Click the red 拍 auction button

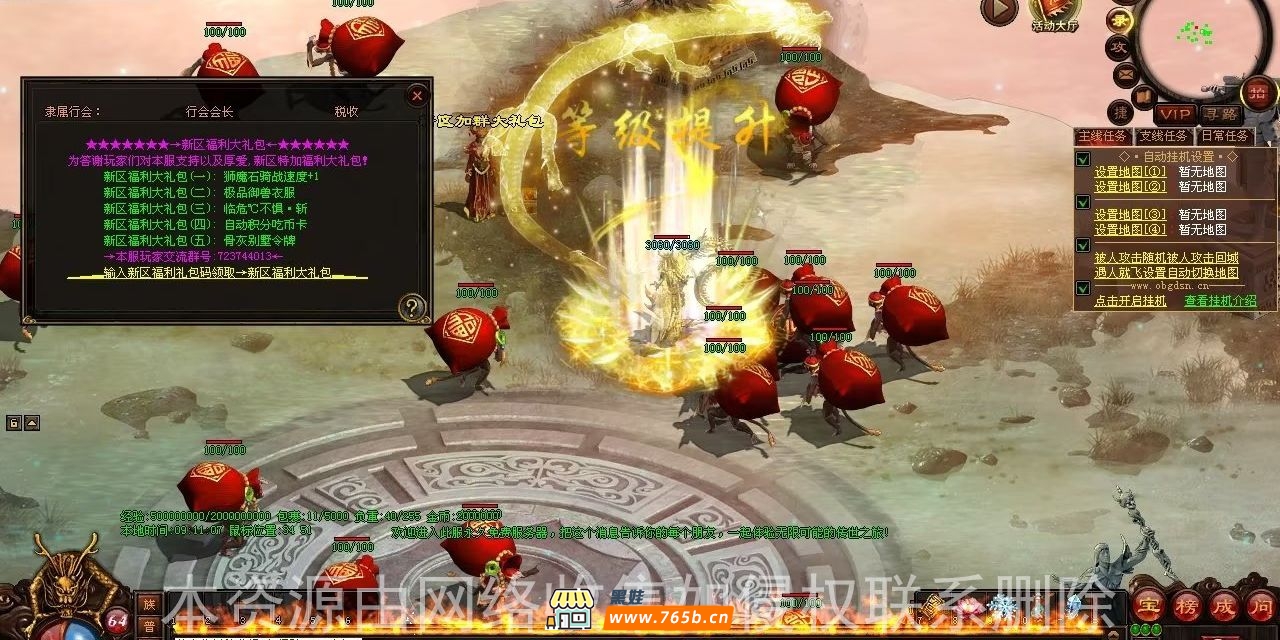(1259, 93)
